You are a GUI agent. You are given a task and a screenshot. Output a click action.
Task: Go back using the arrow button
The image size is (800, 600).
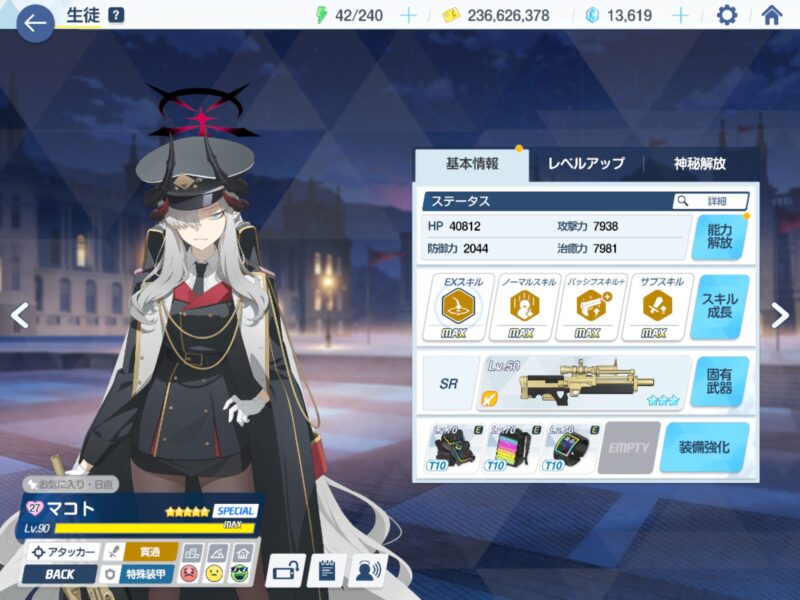pos(35,22)
